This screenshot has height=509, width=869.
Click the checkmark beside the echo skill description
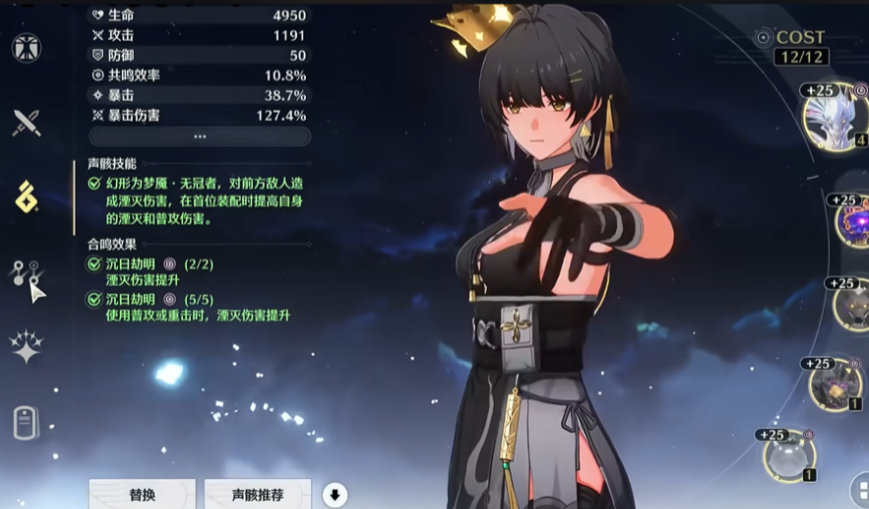tap(95, 184)
